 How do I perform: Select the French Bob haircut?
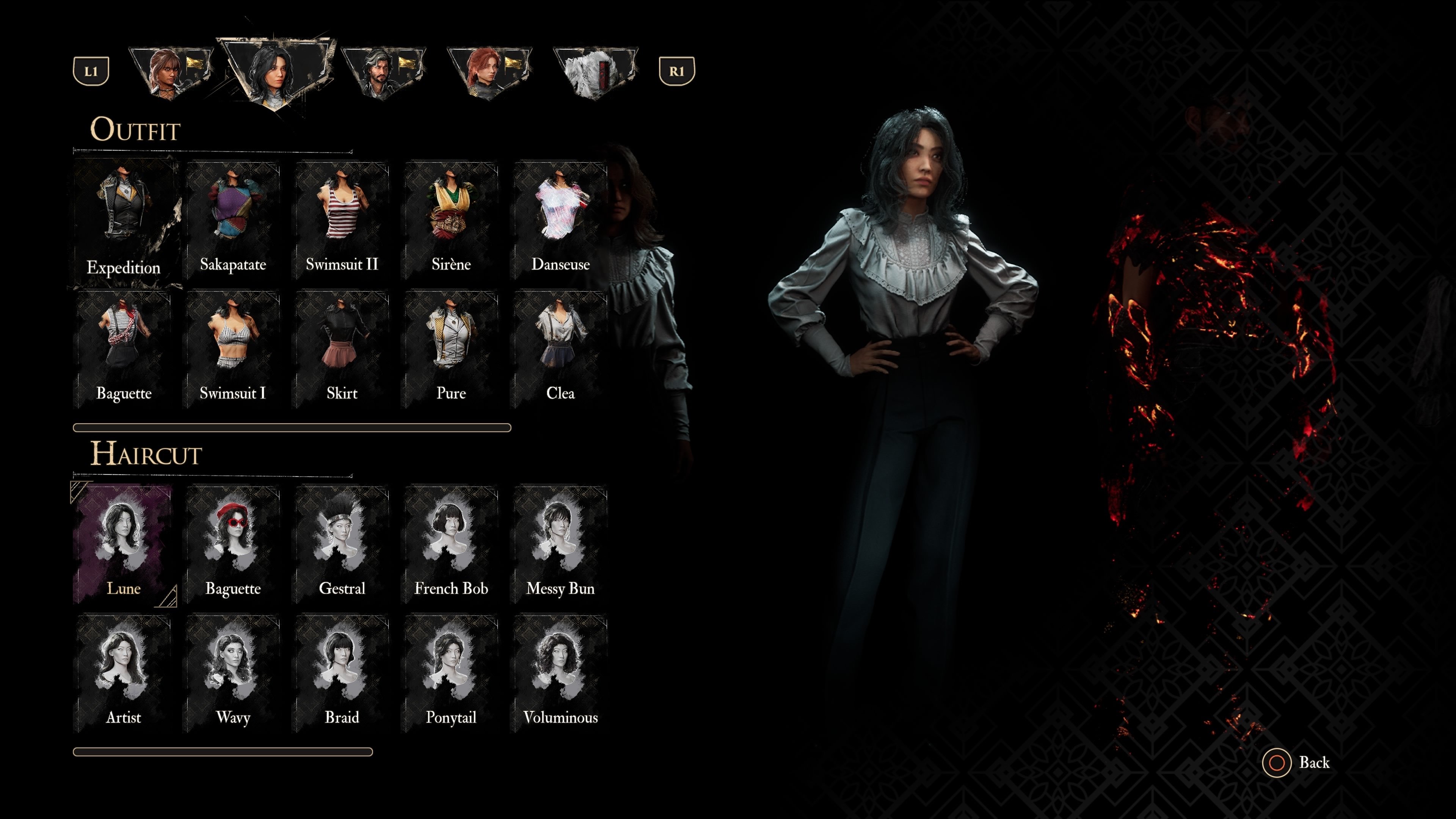[451, 544]
